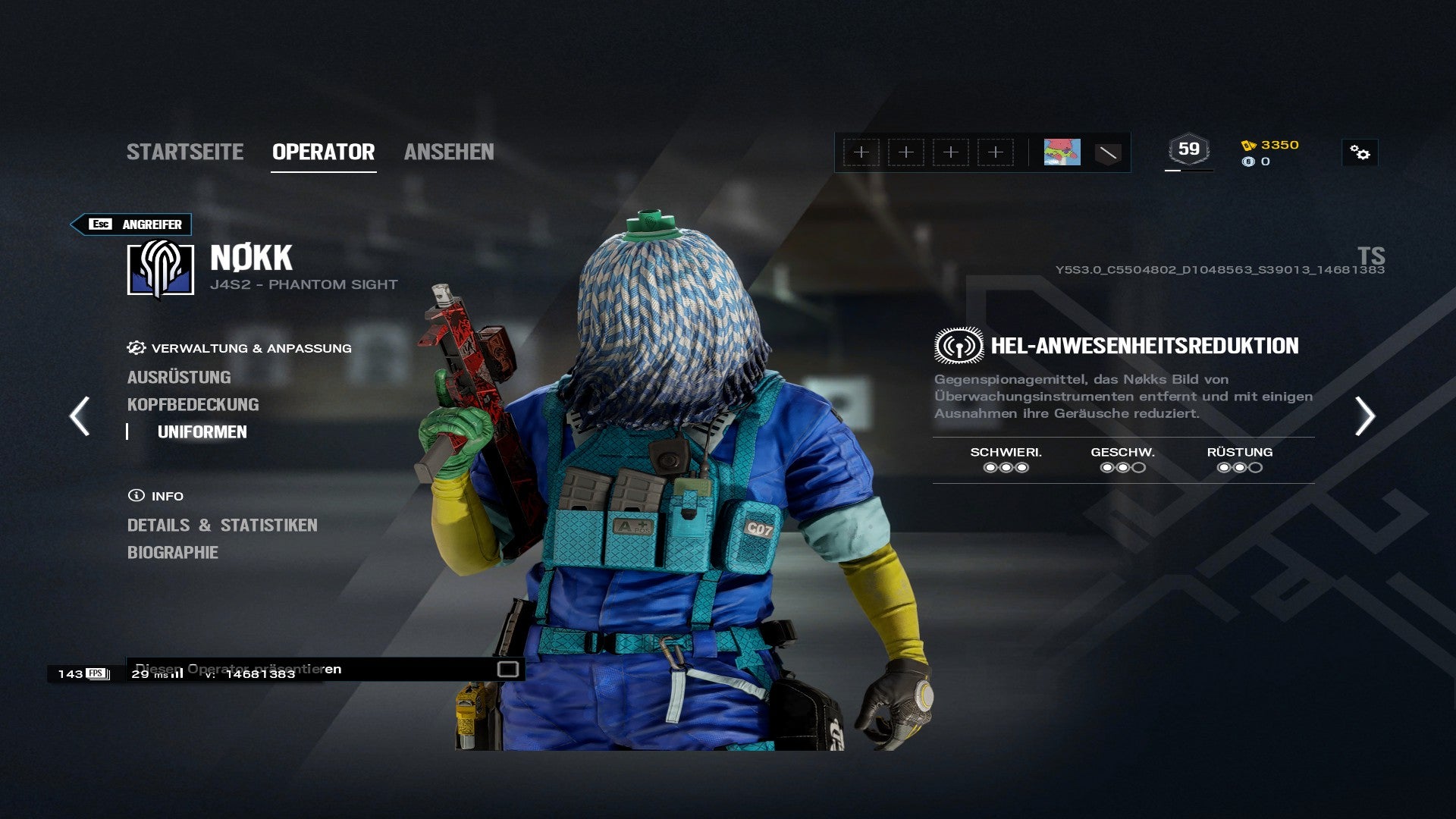Show next operator with right arrow
The height and width of the screenshot is (819, 1456).
click(x=1364, y=416)
